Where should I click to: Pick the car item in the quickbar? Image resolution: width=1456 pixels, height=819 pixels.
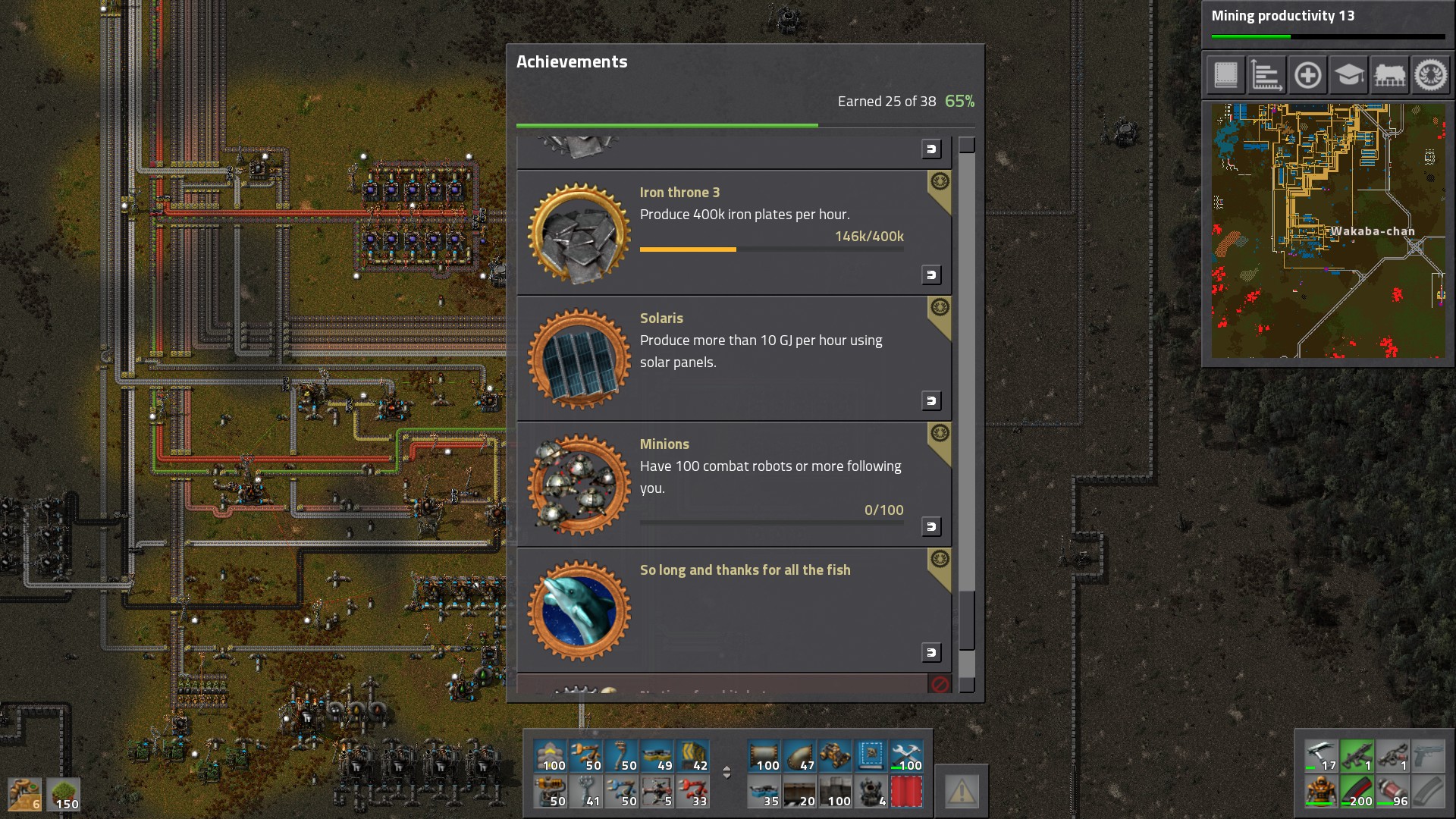[835, 756]
